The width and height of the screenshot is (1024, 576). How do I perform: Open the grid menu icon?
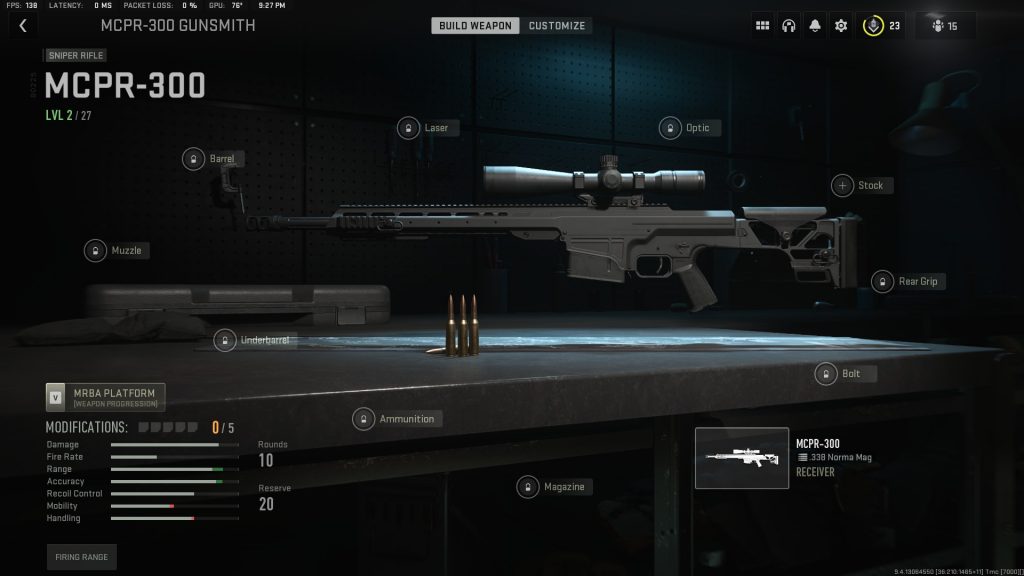click(763, 25)
